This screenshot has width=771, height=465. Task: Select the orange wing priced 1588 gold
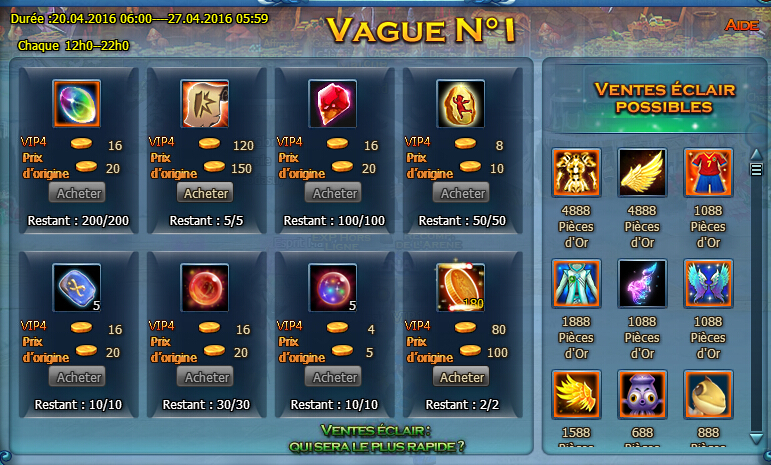(x=576, y=395)
